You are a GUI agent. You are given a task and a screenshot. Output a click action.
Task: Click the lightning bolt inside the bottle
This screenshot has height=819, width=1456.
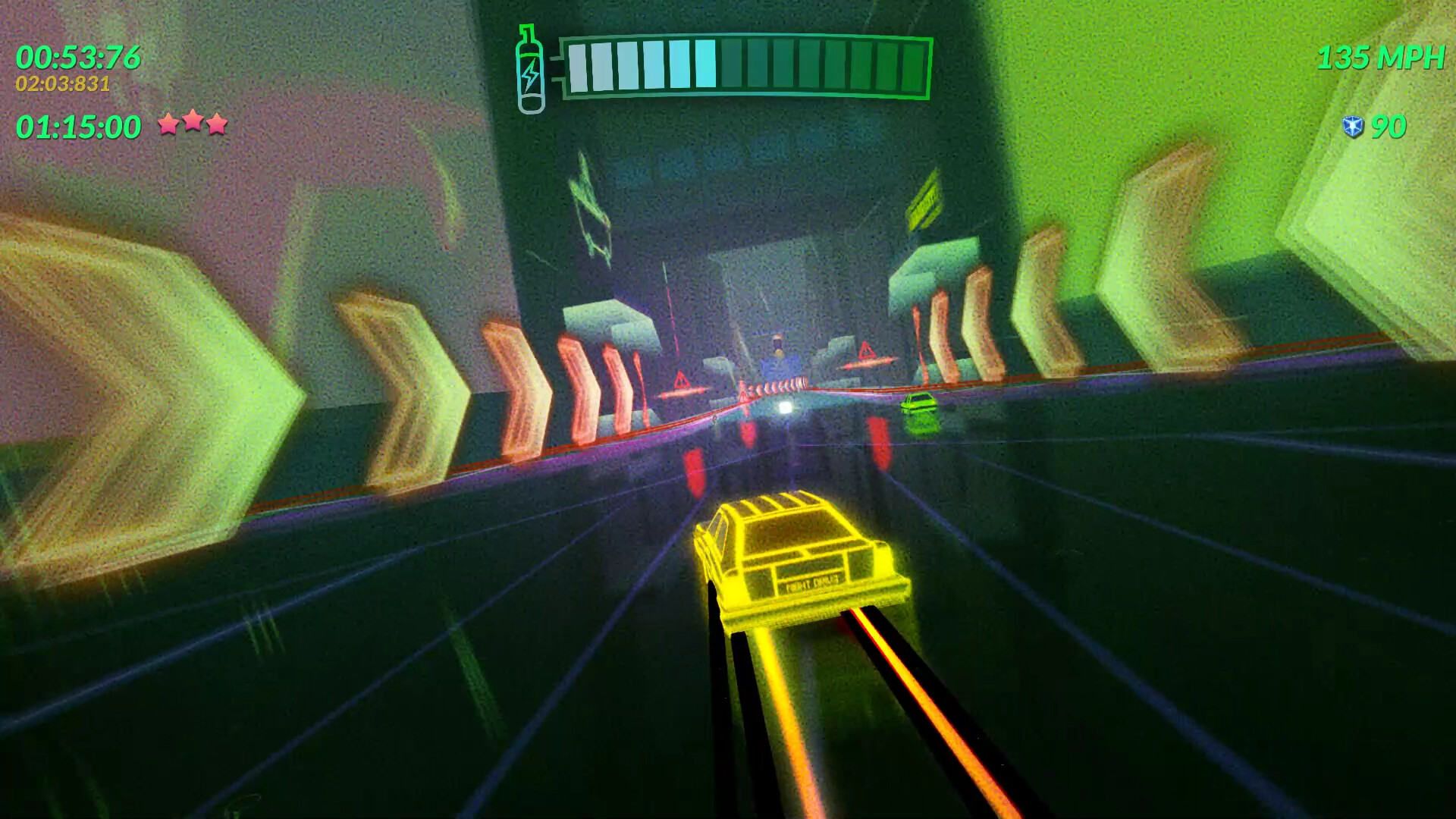pos(531,74)
